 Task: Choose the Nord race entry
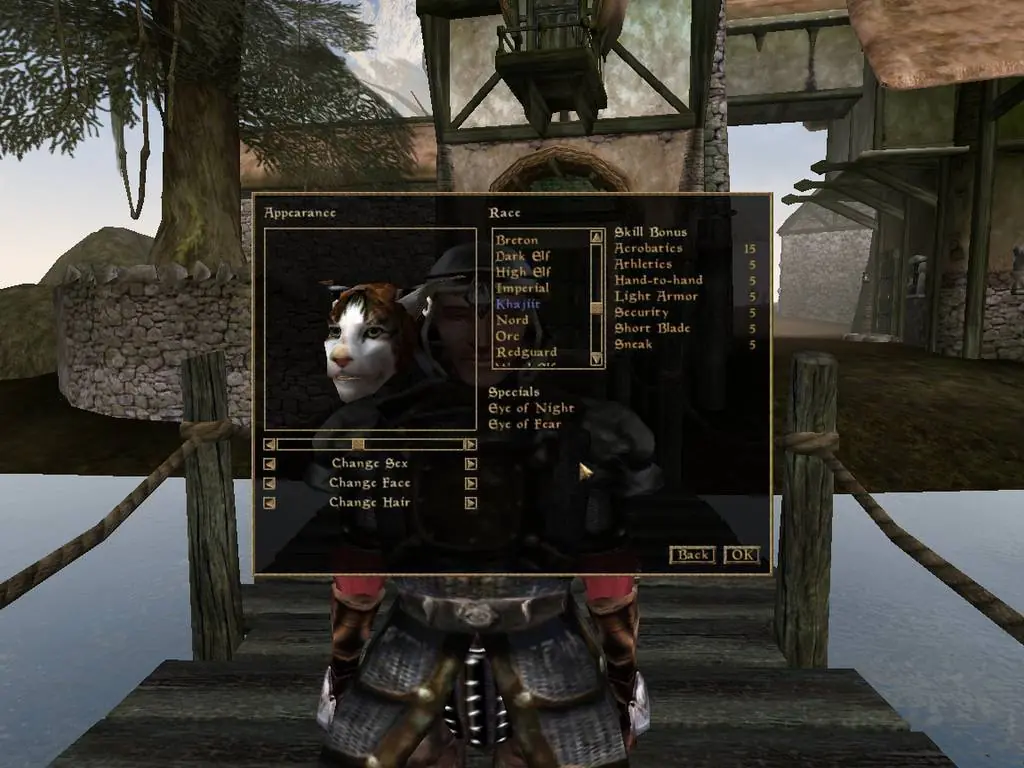coord(512,320)
